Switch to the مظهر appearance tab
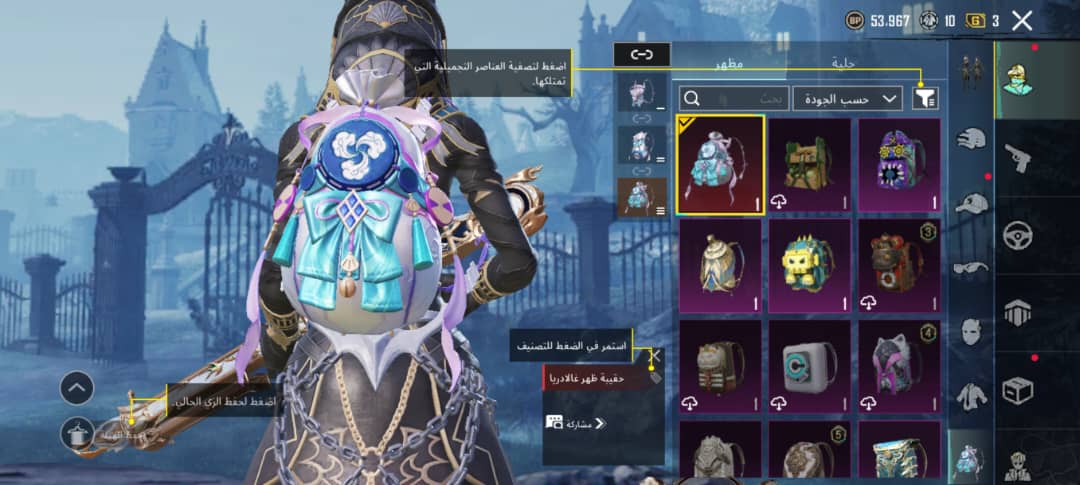Screen dimensions: 1080x485 (727, 63)
